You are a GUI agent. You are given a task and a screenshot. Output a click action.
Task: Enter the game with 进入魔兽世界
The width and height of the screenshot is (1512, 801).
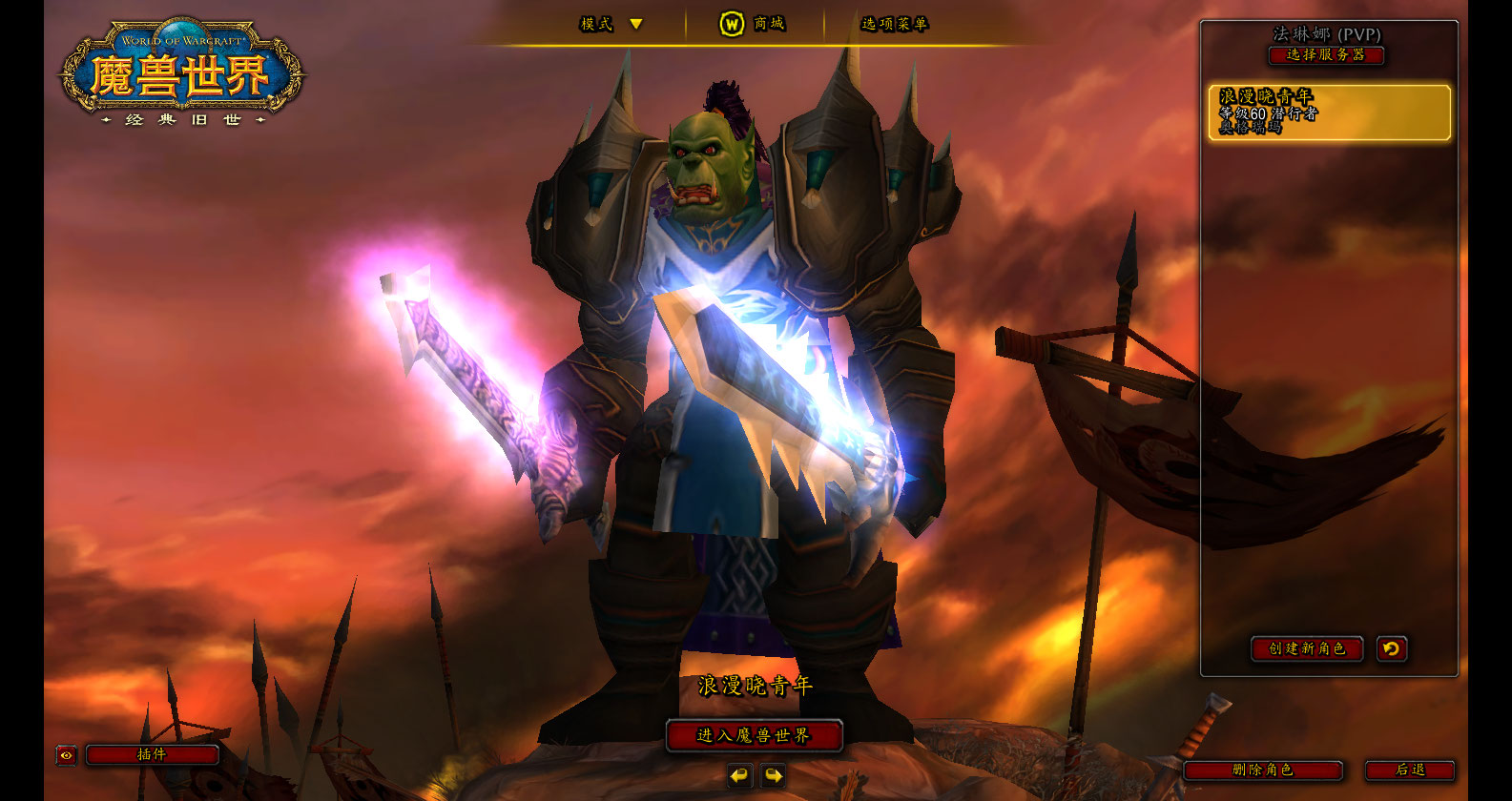click(x=754, y=736)
